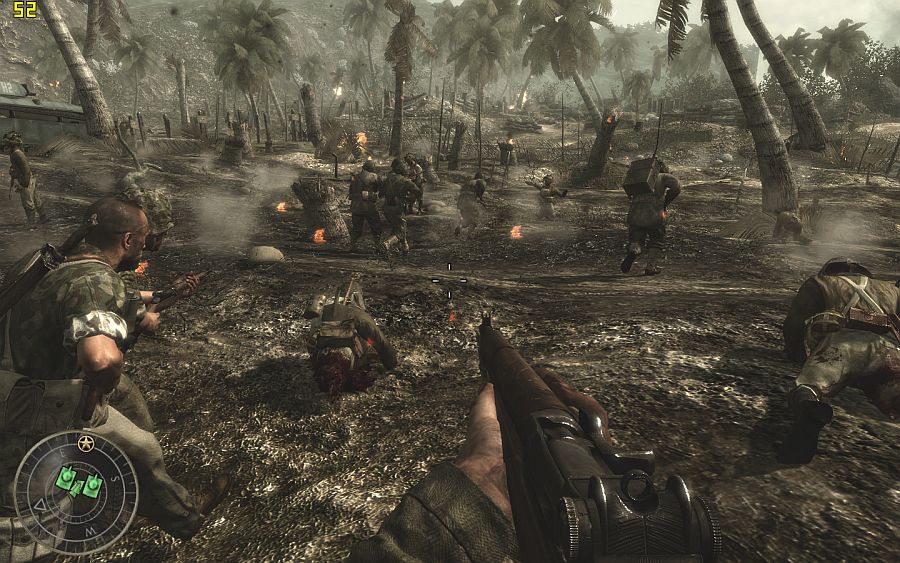Viewport: 900px width, 563px height.
Task: Click the compass minimap
Action: [76, 491]
